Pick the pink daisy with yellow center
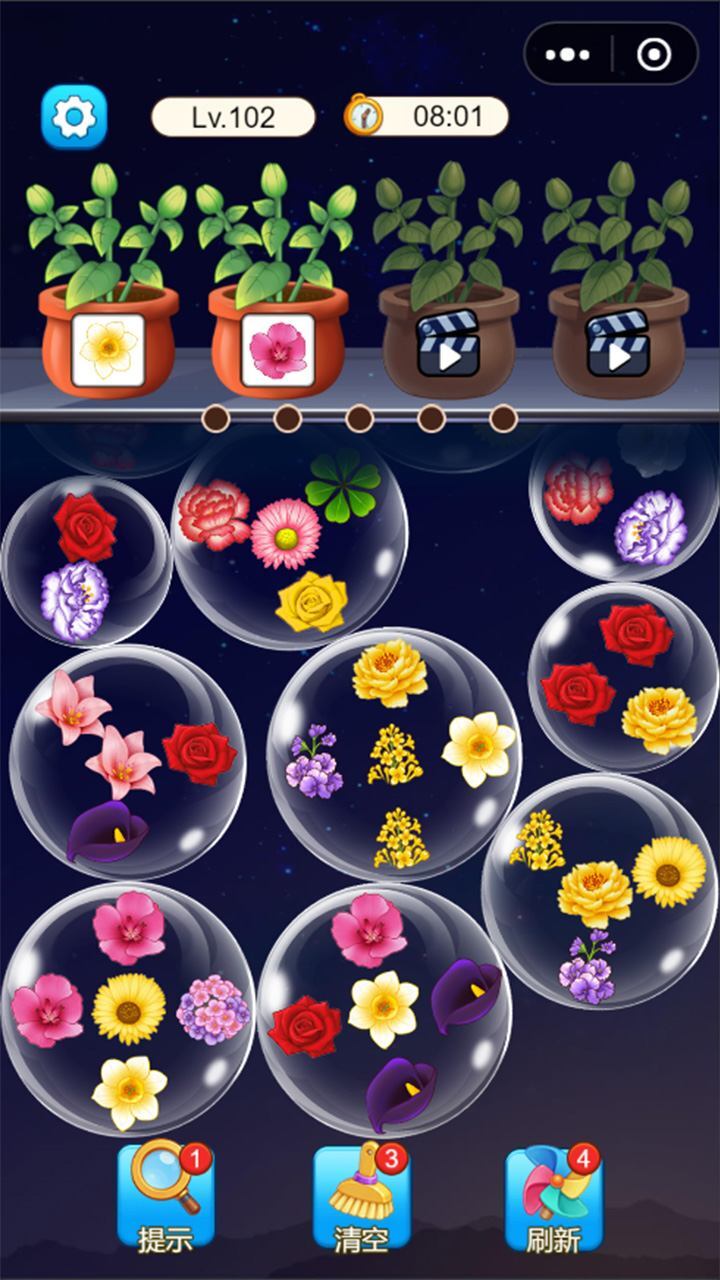Image resolution: width=720 pixels, height=1280 pixels. 285,534
